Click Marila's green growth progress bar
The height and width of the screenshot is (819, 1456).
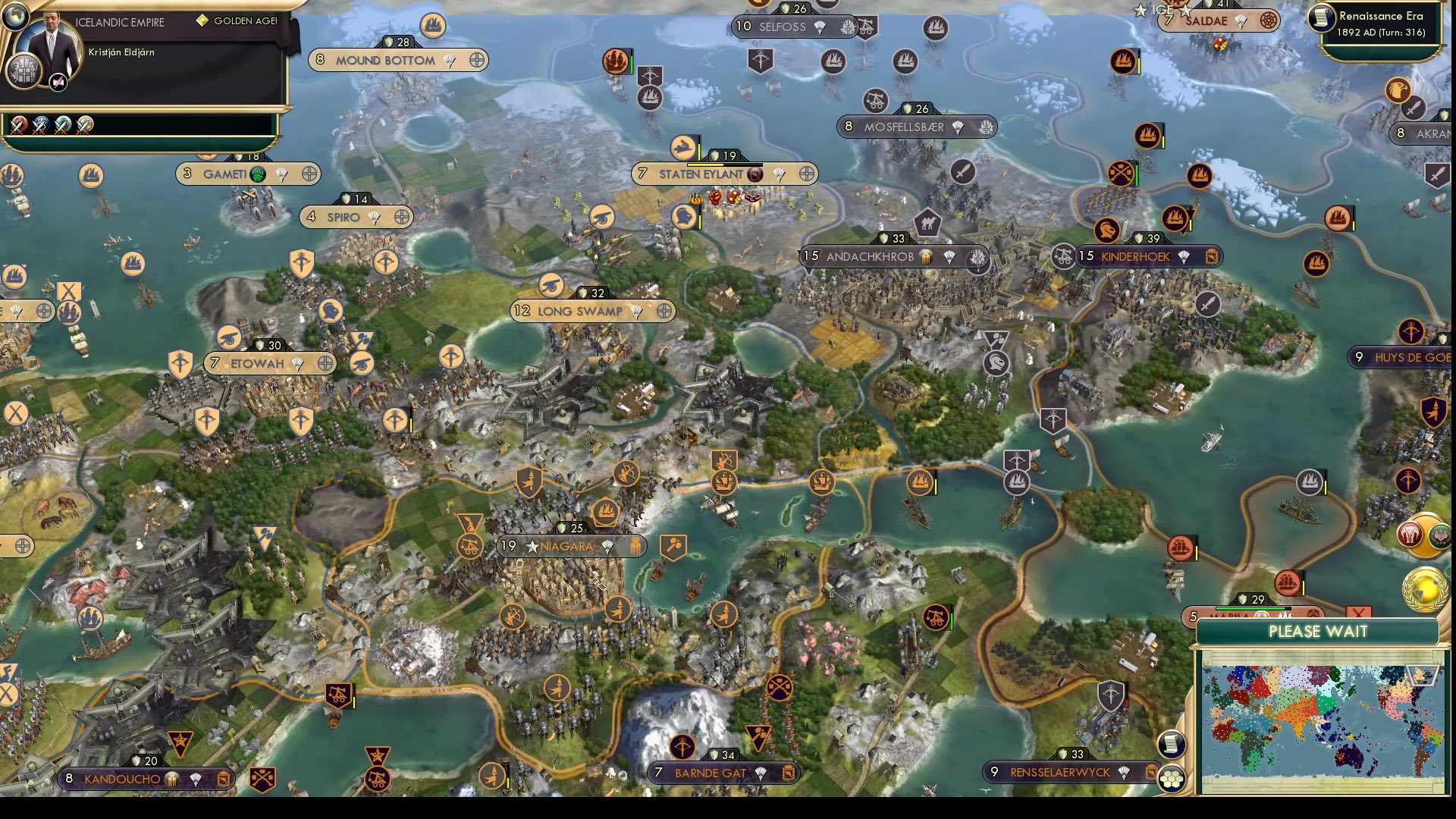coord(1250,608)
